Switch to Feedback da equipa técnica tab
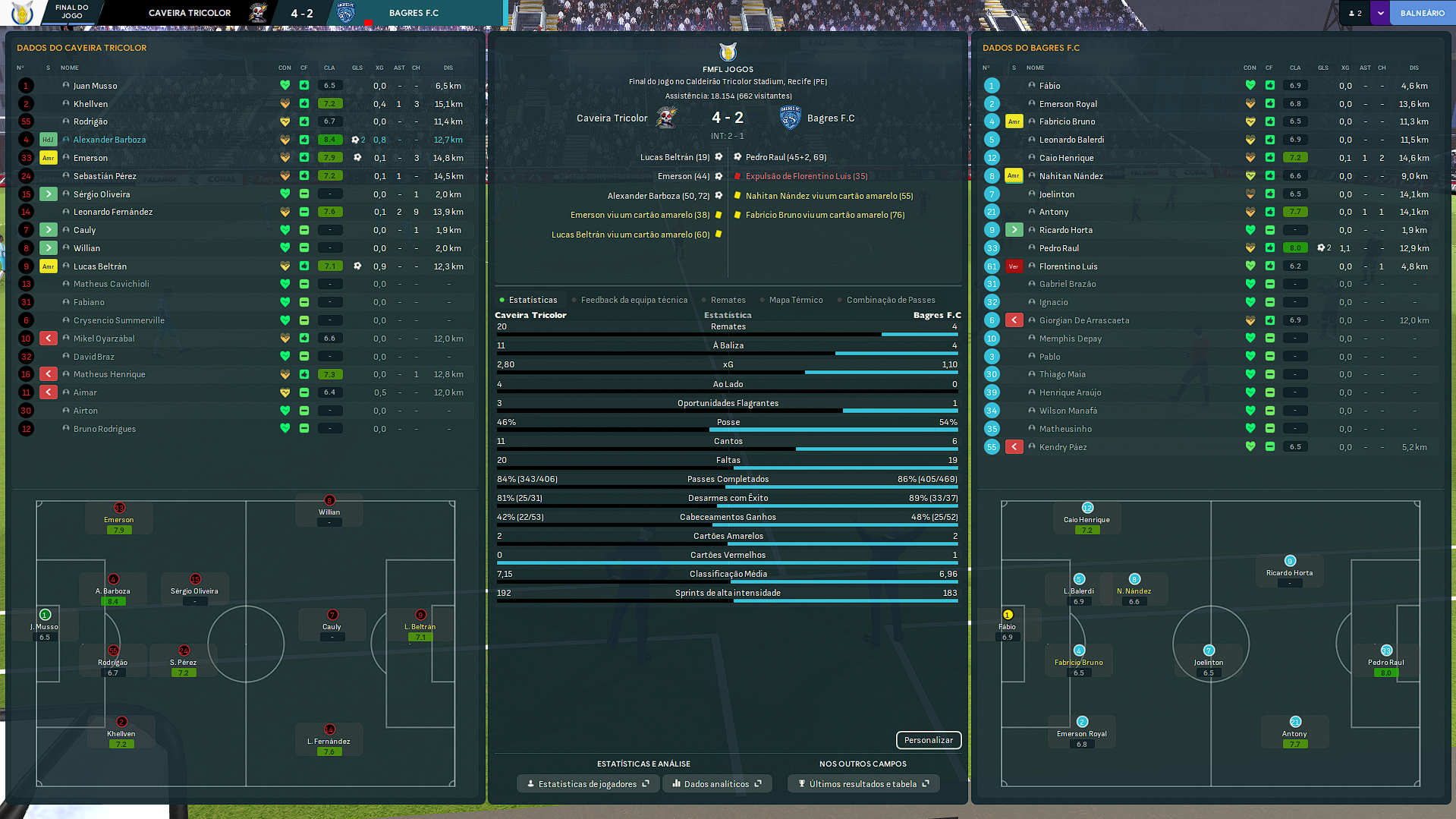This screenshot has height=819, width=1456. click(634, 300)
